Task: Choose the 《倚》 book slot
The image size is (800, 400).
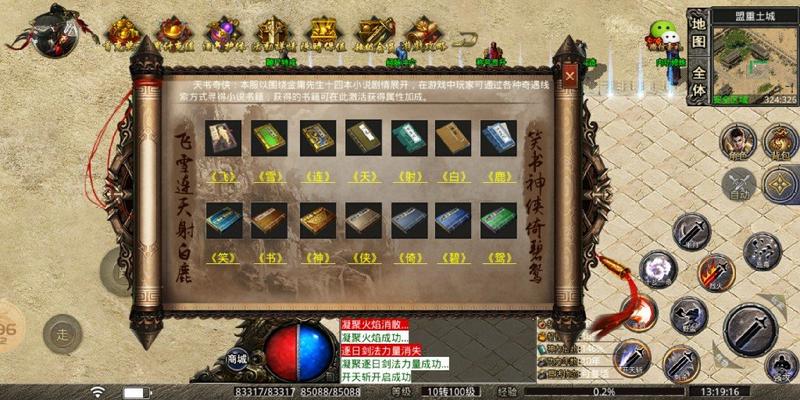Action: pyautogui.click(x=407, y=220)
